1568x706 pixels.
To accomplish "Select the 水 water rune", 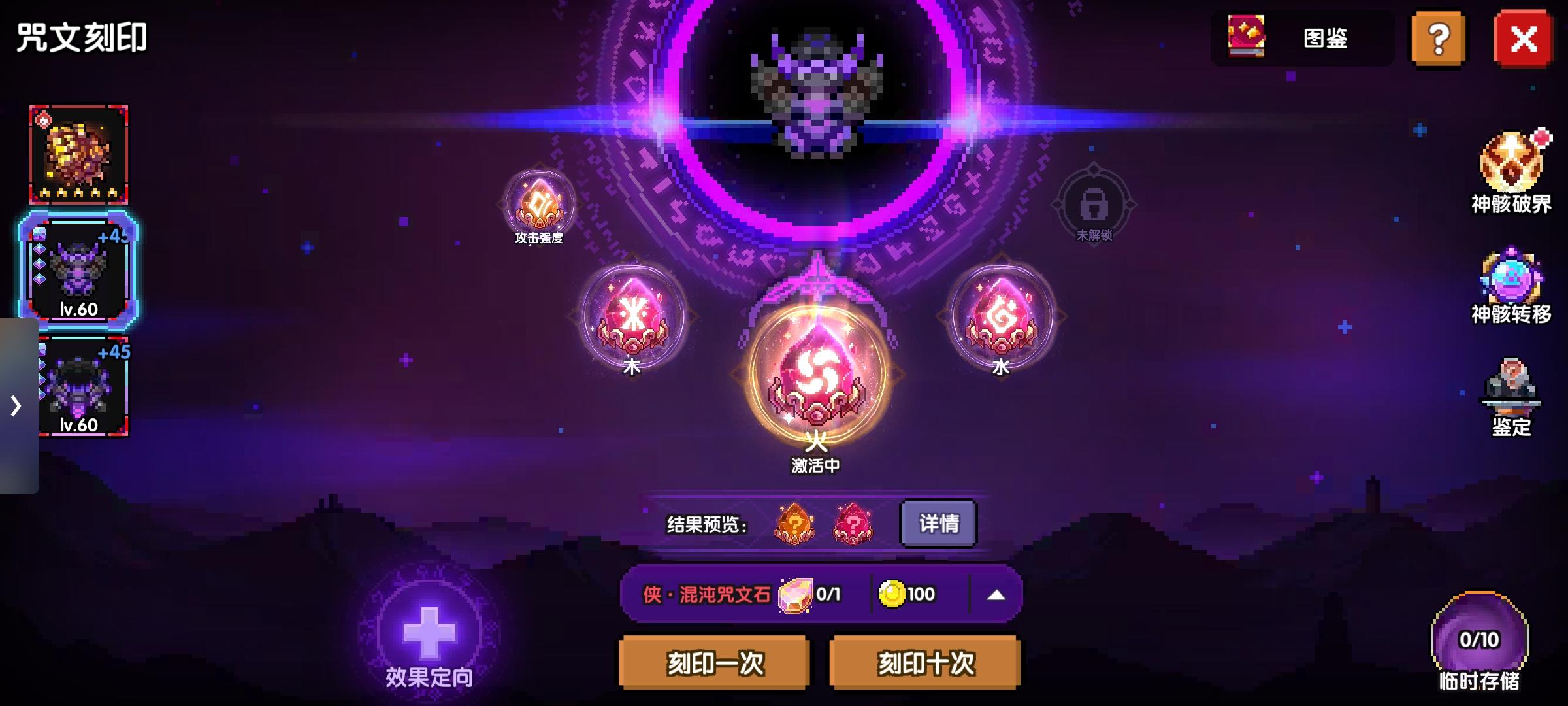I will tap(1002, 317).
